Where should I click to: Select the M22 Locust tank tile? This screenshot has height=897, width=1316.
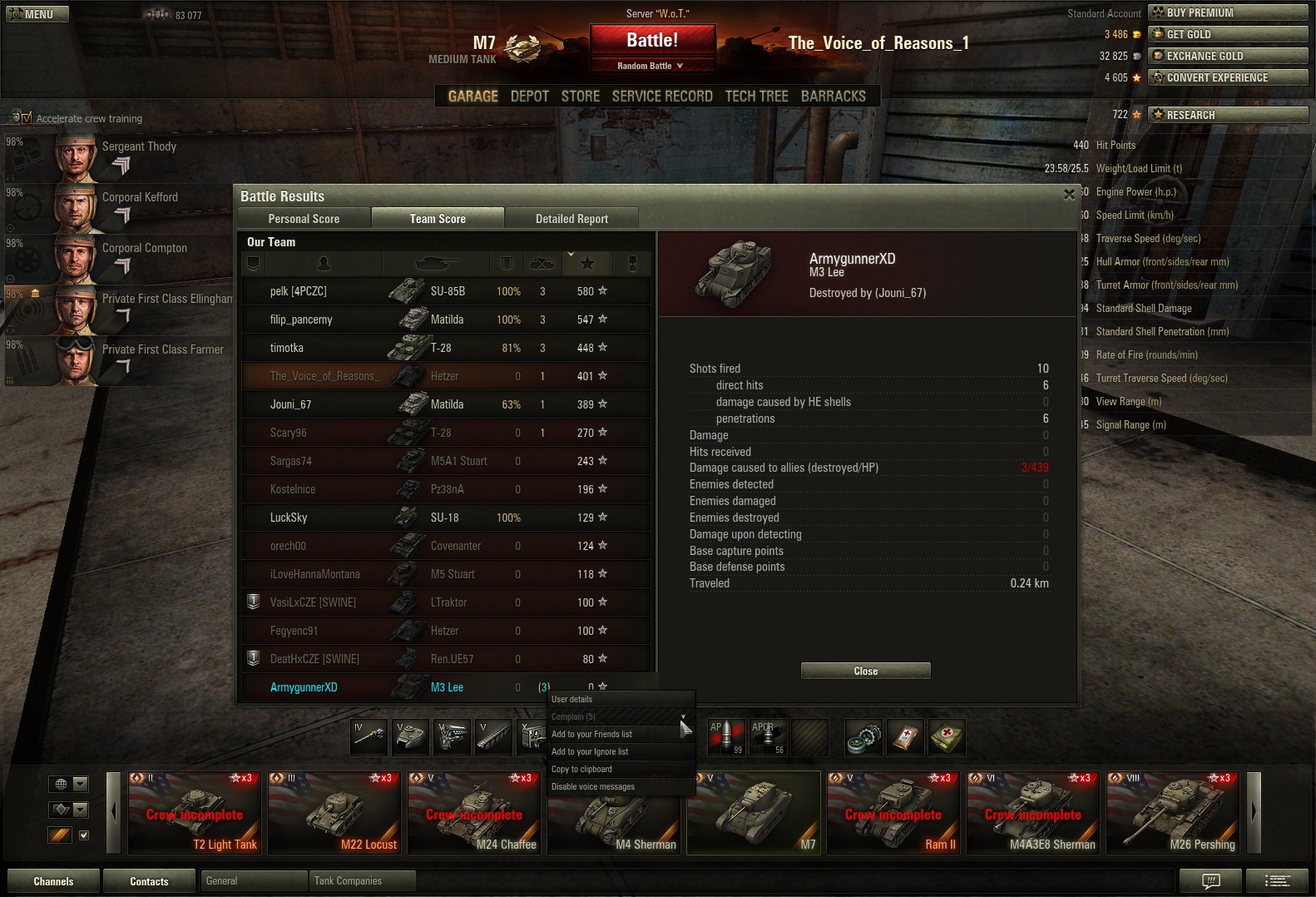[336, 812]
